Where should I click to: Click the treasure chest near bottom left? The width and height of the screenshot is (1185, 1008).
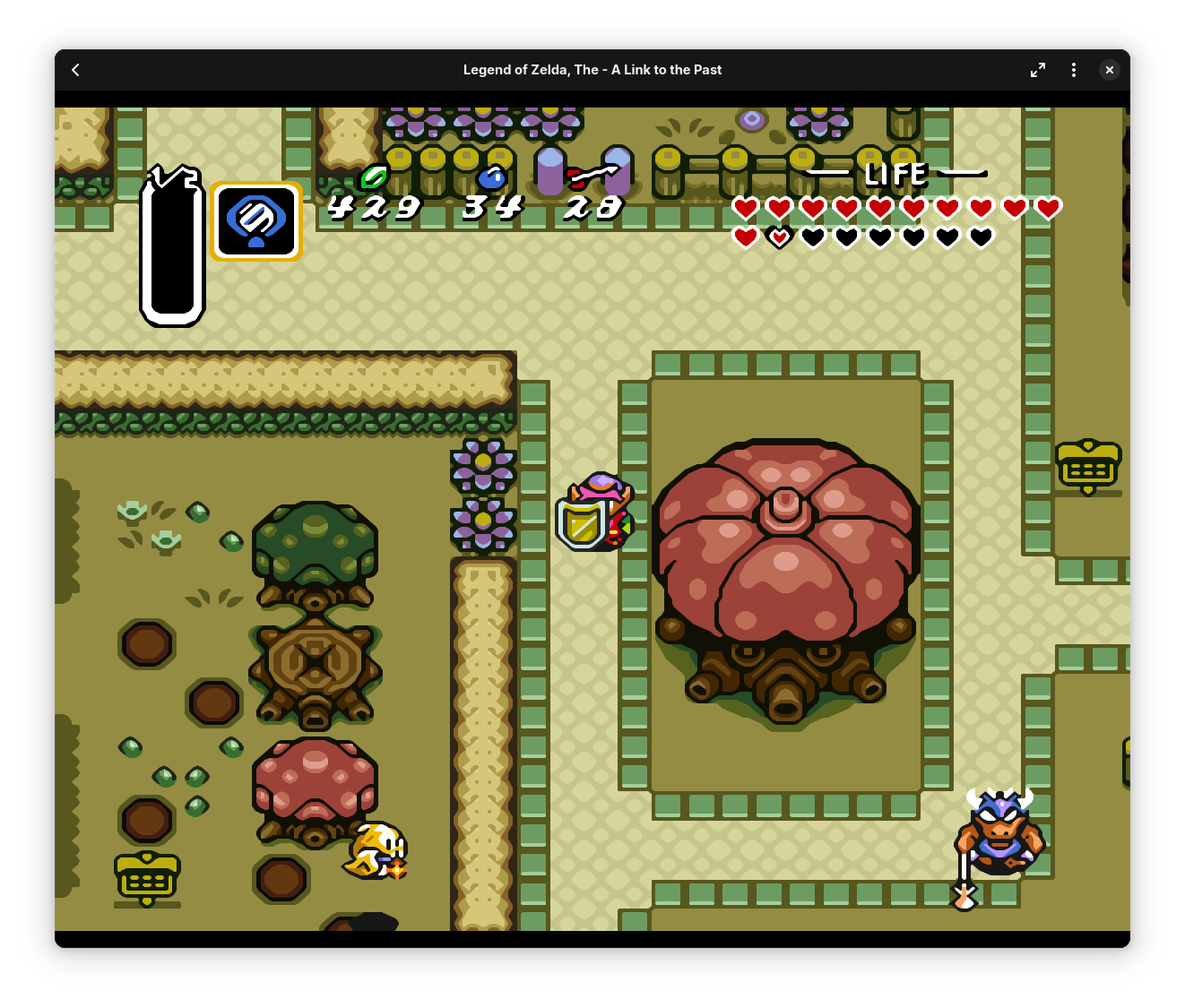146,879
